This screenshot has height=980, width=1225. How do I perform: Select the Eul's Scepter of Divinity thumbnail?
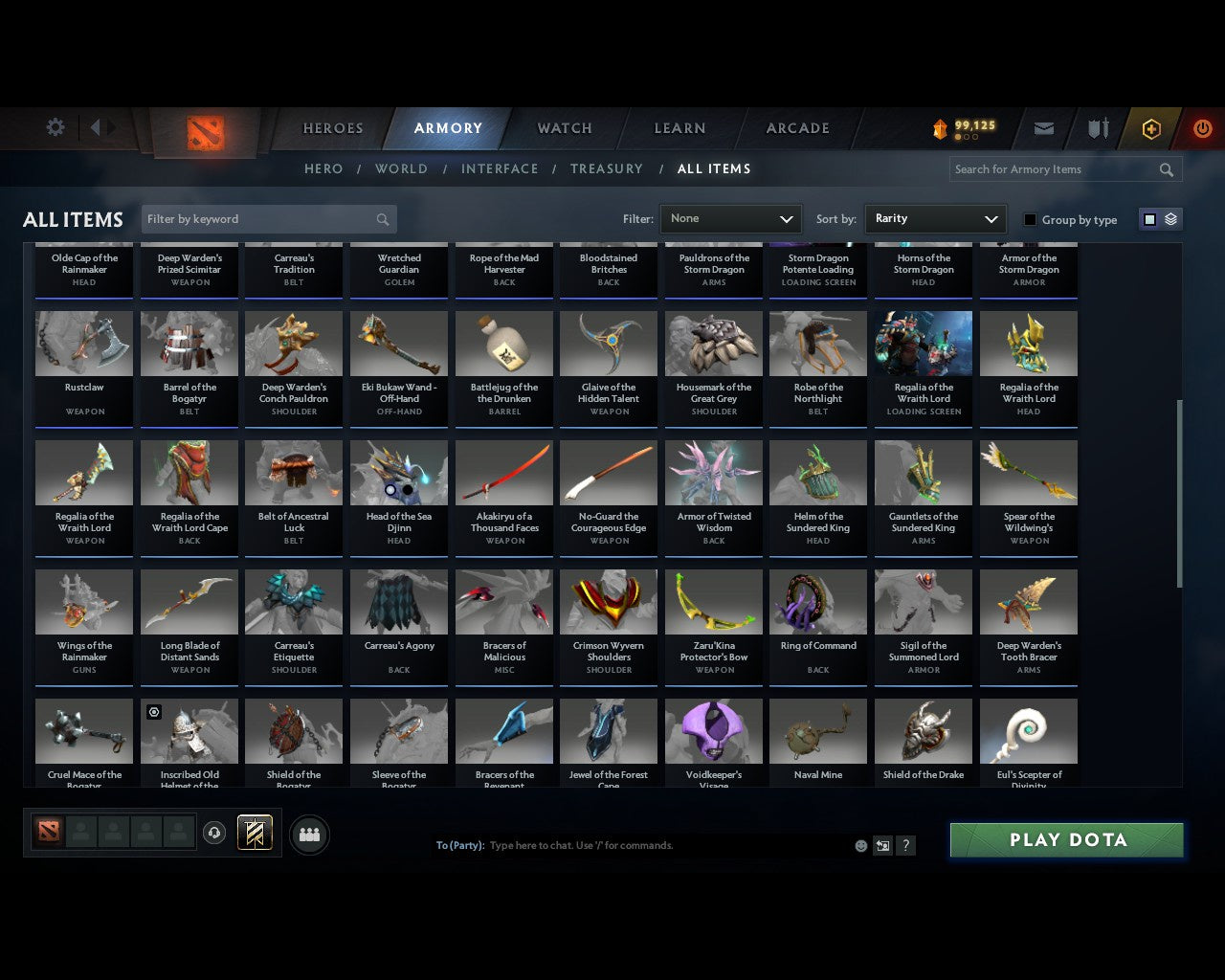click(1028, 730)
